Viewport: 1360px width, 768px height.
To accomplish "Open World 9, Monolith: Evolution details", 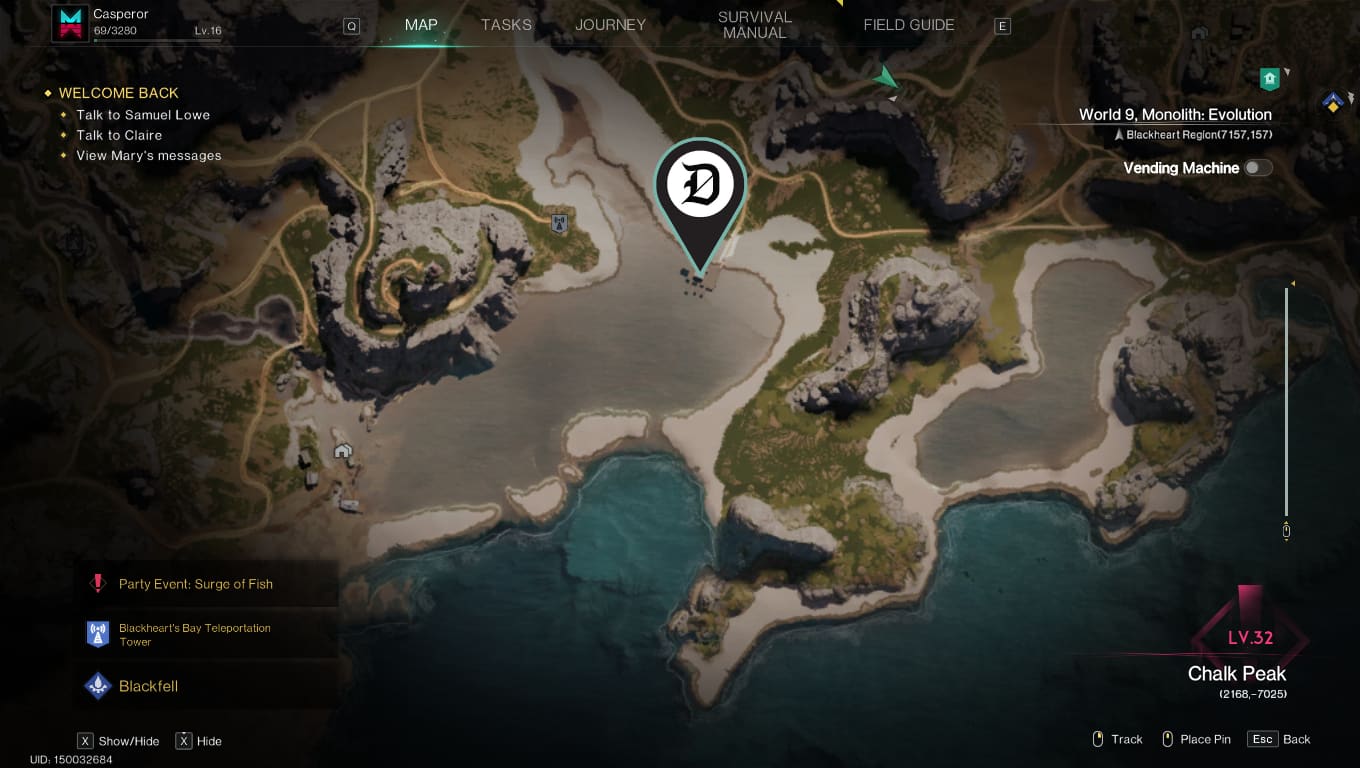I will (1174, 114).
